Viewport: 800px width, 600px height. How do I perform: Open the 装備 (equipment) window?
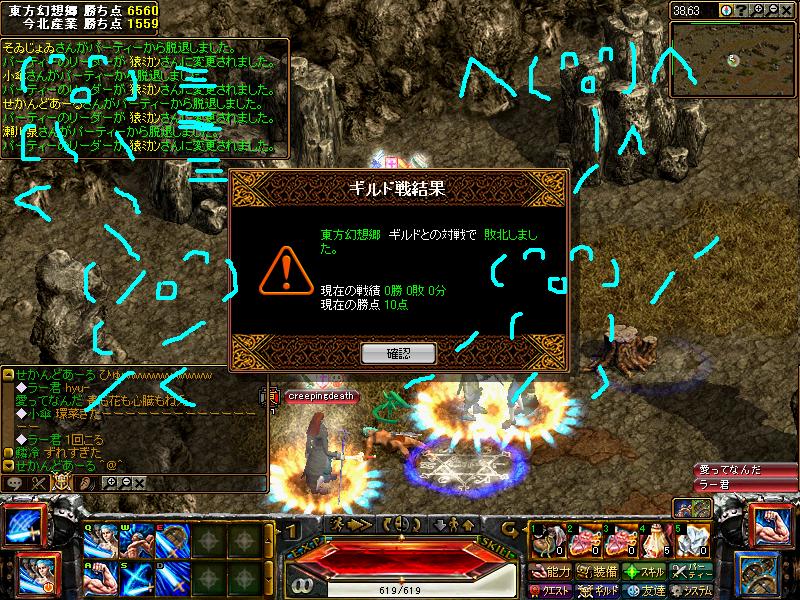click(x=596, y=572)
